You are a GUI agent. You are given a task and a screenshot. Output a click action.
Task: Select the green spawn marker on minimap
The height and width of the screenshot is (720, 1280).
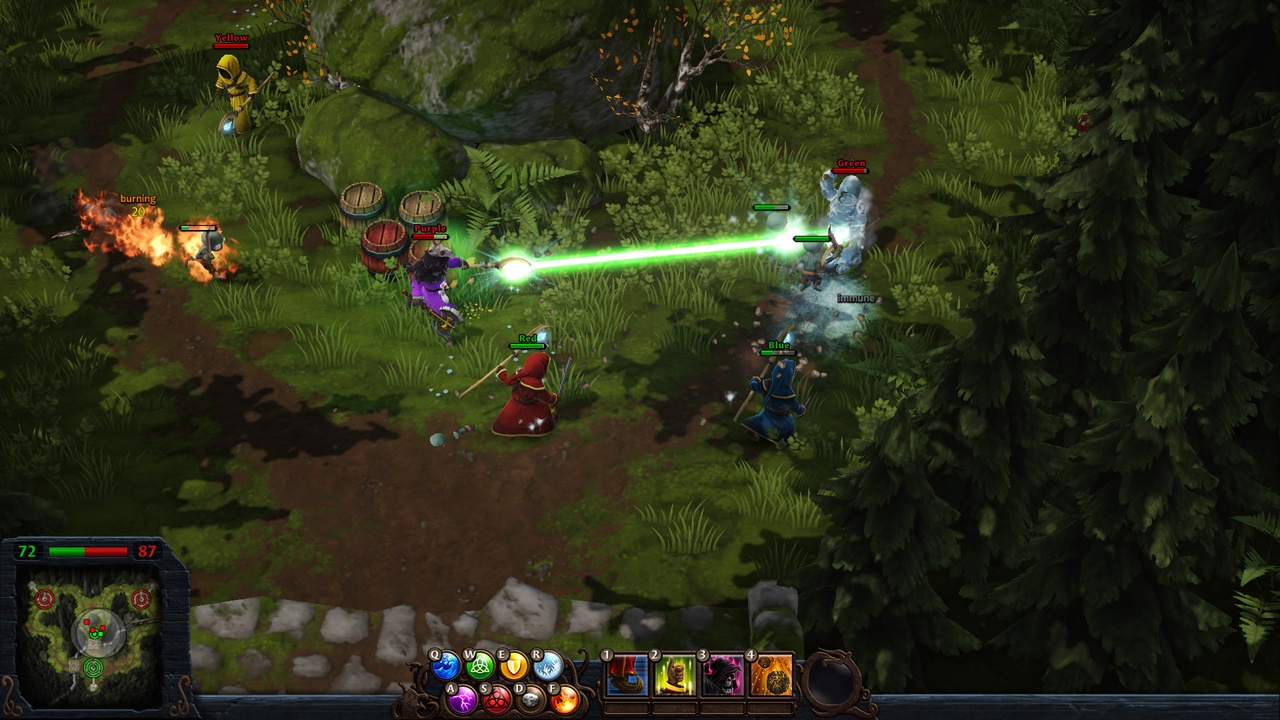94,667
